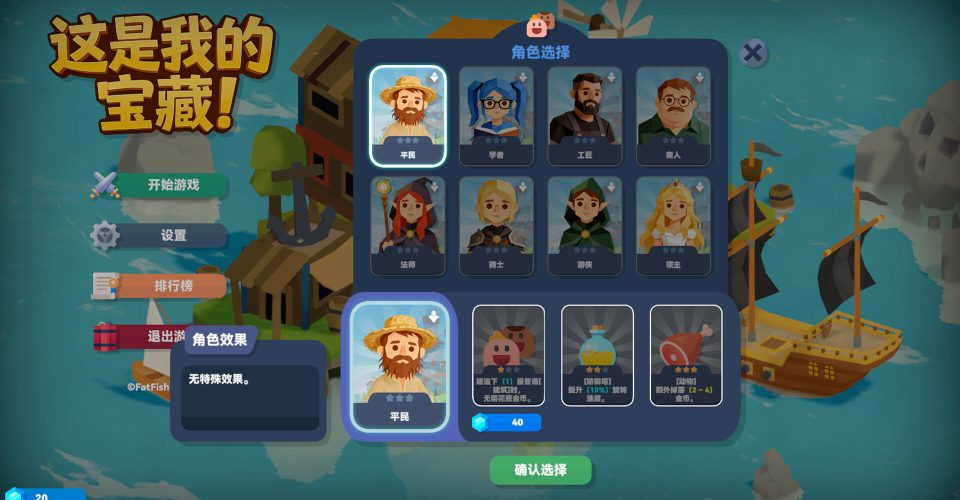Choose the 学者 scholar character

[x=496, y=114]
